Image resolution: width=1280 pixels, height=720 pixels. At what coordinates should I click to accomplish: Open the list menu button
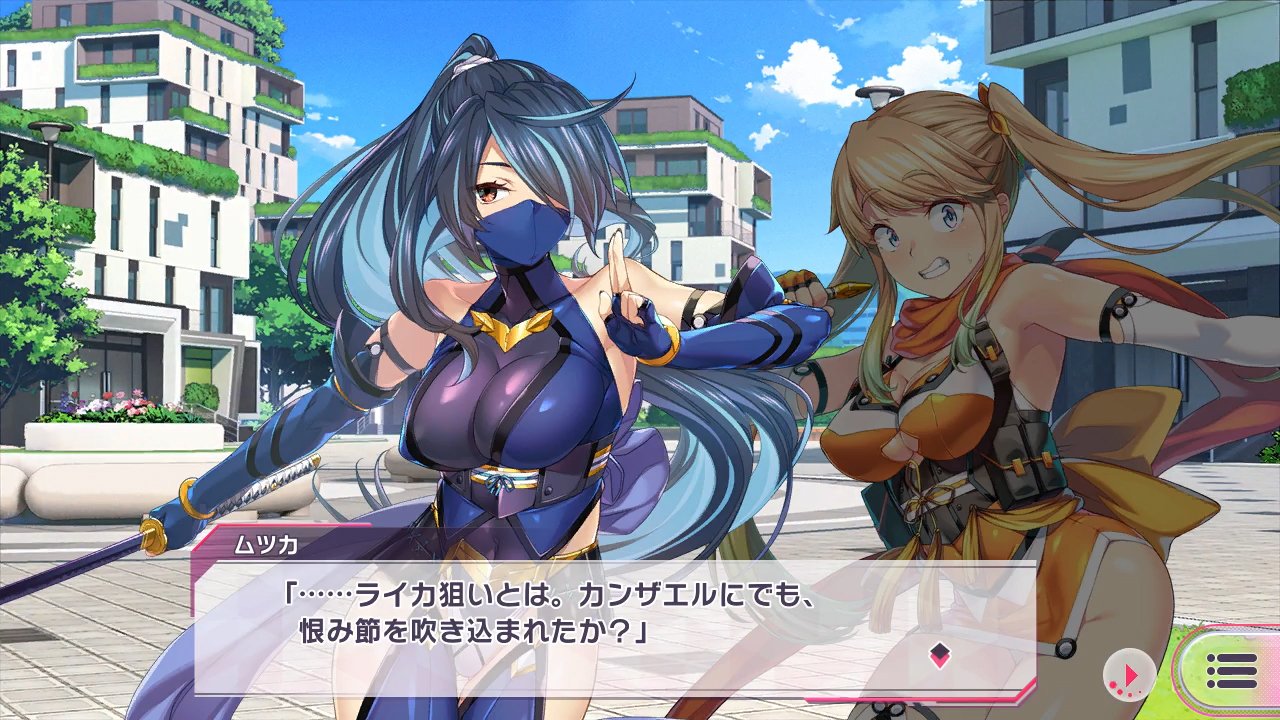[x=1231, y=671]
